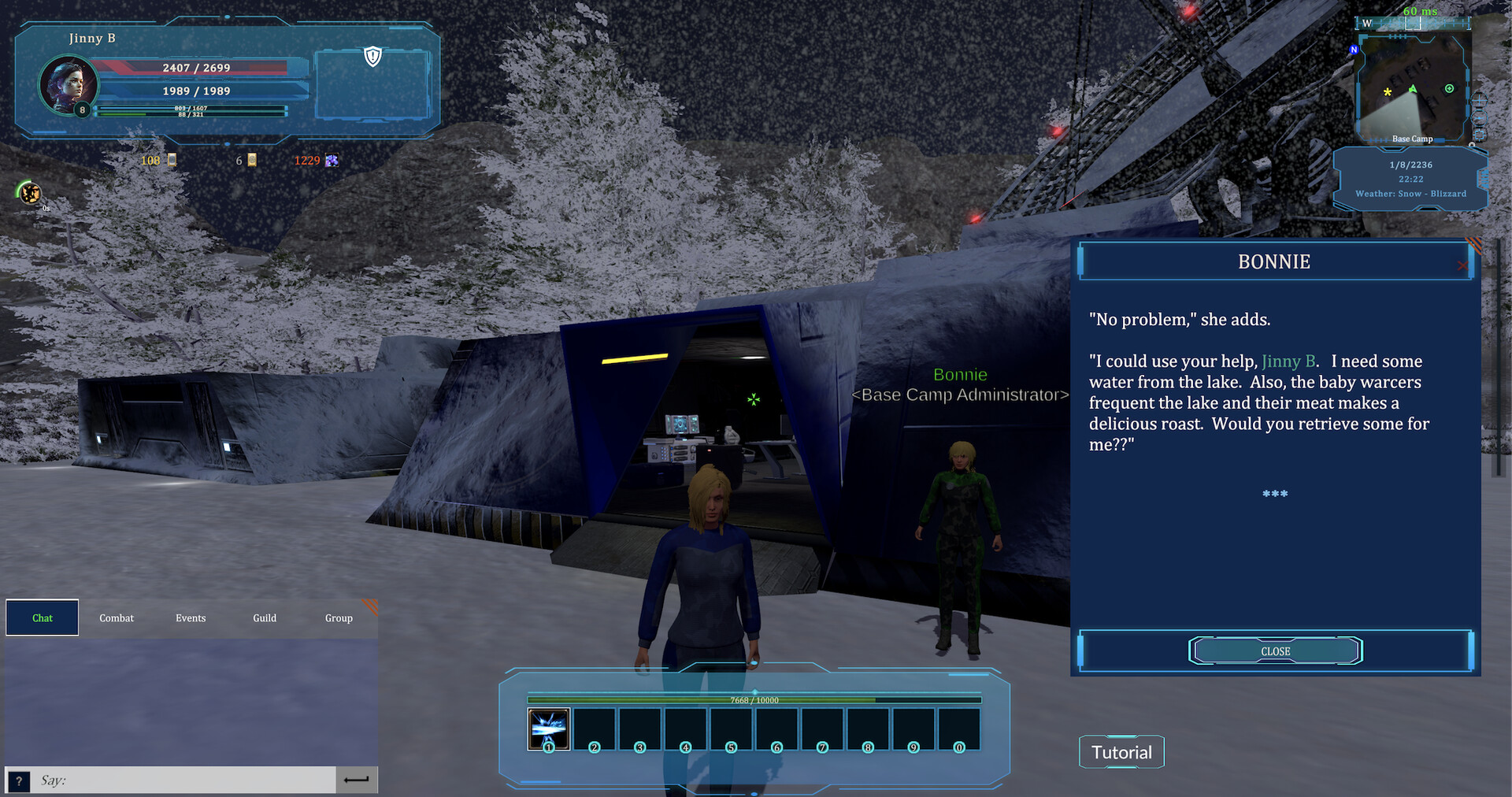This screenshot has height=797, width=1512.
Task: Click the blue N compass icon on minimap
Action: (x=1354, y=49)
